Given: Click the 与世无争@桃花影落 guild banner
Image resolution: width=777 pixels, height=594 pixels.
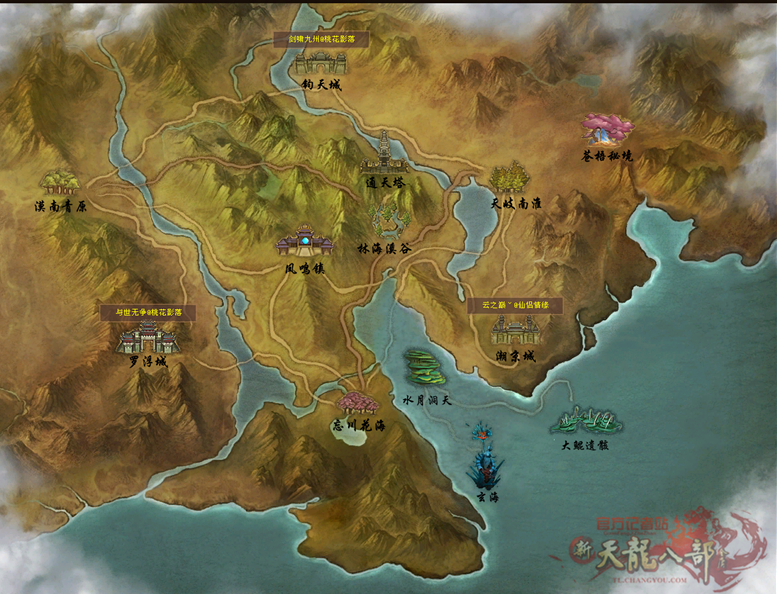Looking at the screenshot, I should click(x=148, y=312).
